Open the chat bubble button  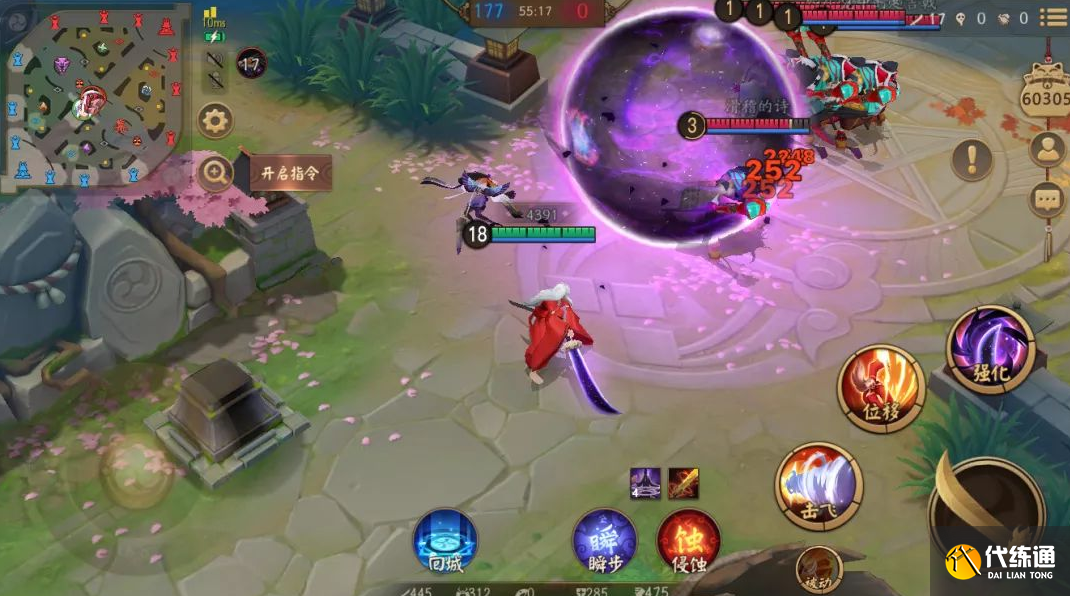coord(1048,199)
